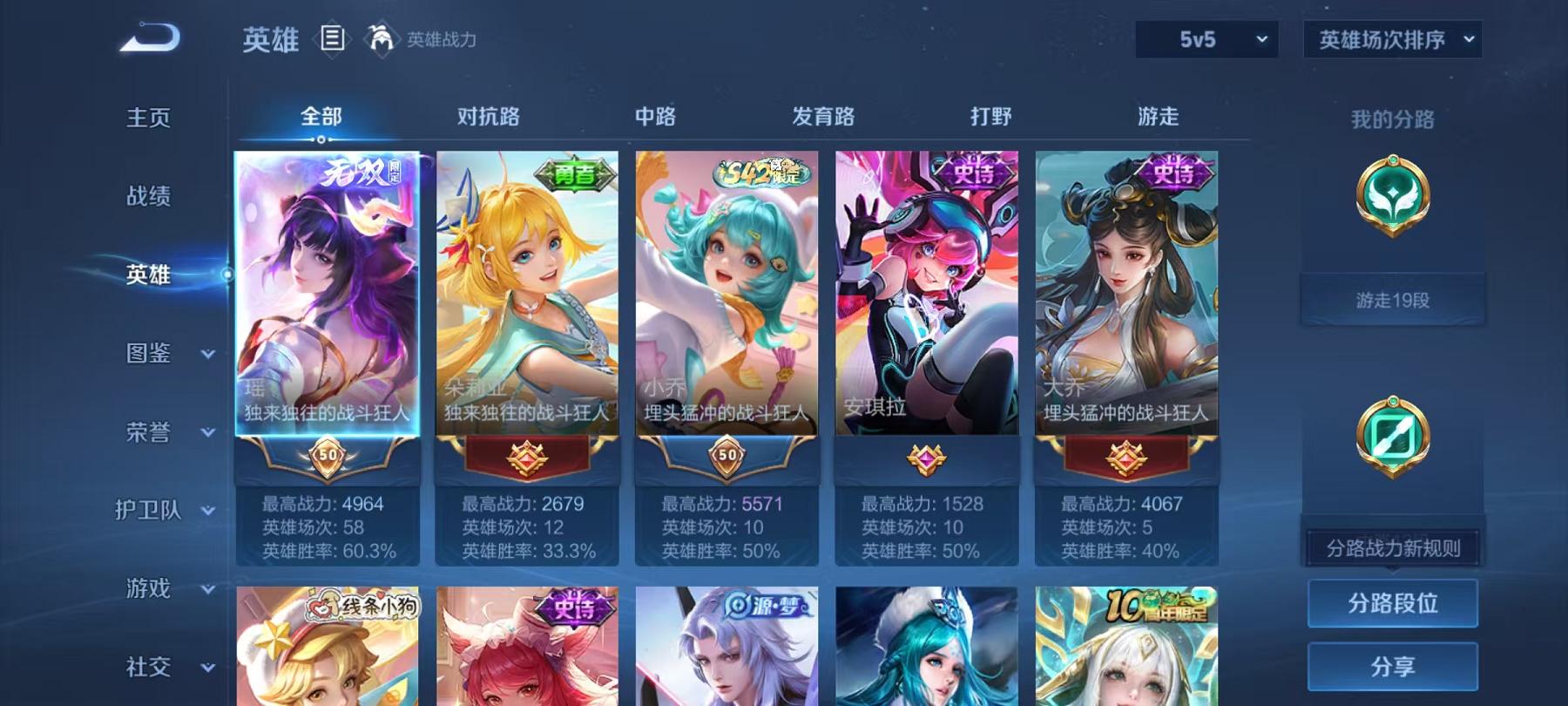Open the hero list icon beside 英雄 title
Viewport: 1568px width, 706px height.
331,39
